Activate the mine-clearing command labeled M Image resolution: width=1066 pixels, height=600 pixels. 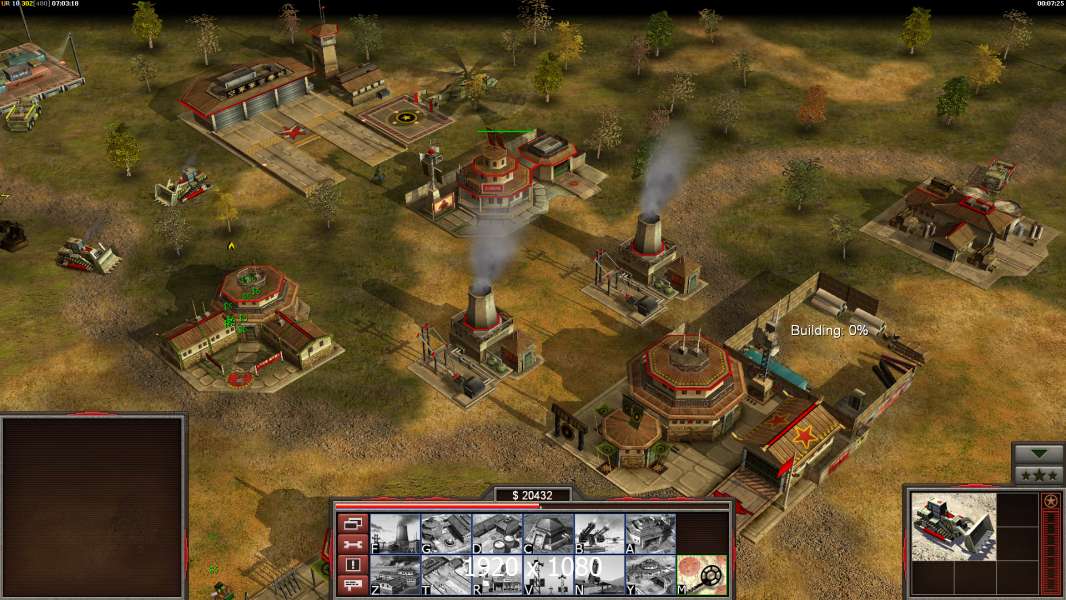tap(701, 575)
